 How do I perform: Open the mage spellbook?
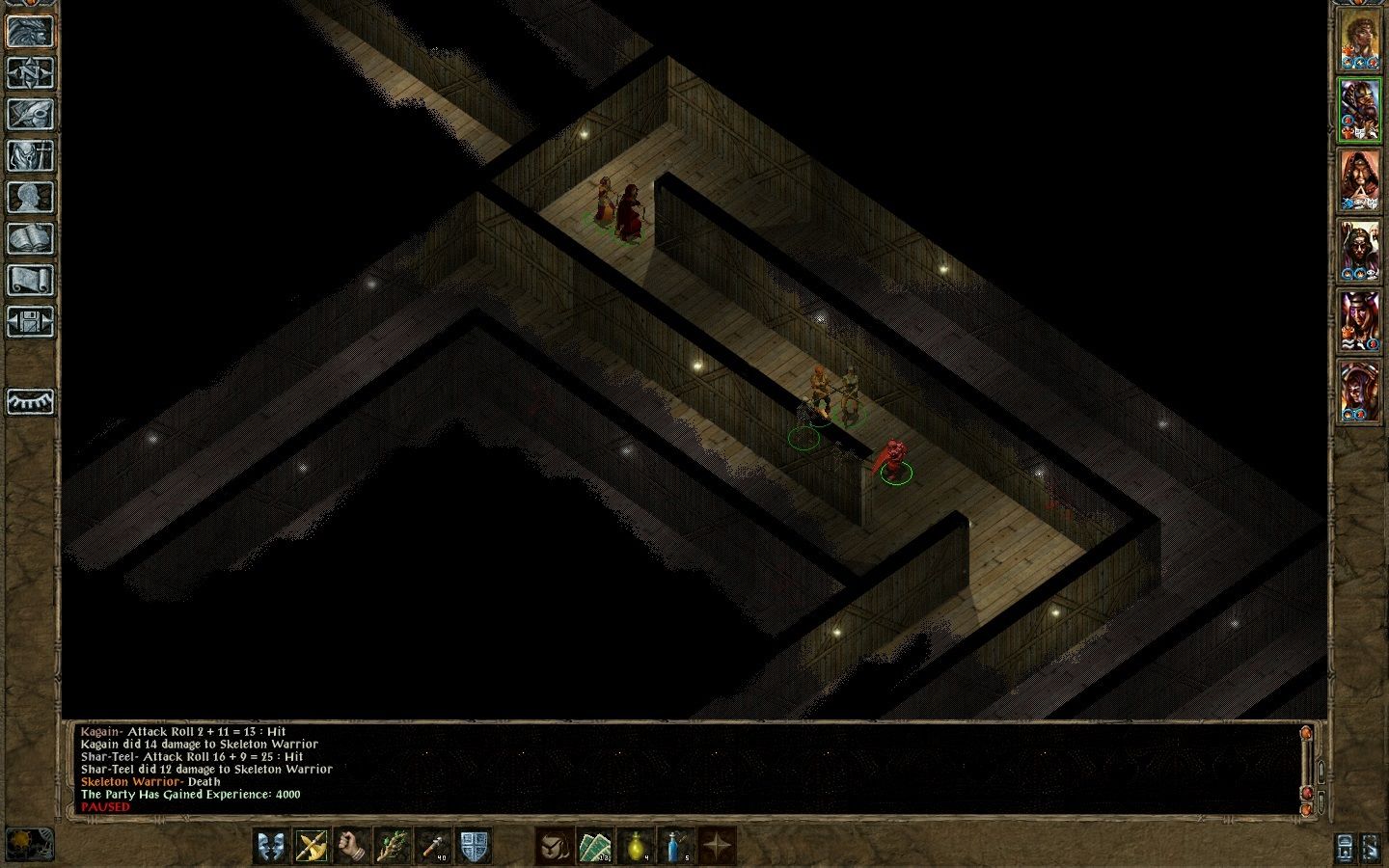point(30,238)
